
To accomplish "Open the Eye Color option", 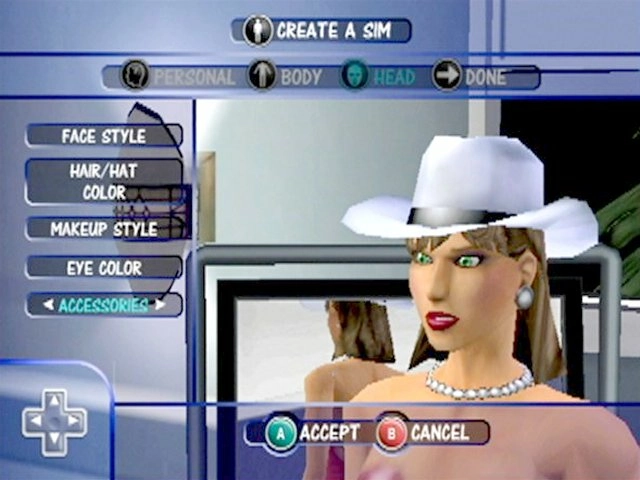I will [x=103, y=268].
